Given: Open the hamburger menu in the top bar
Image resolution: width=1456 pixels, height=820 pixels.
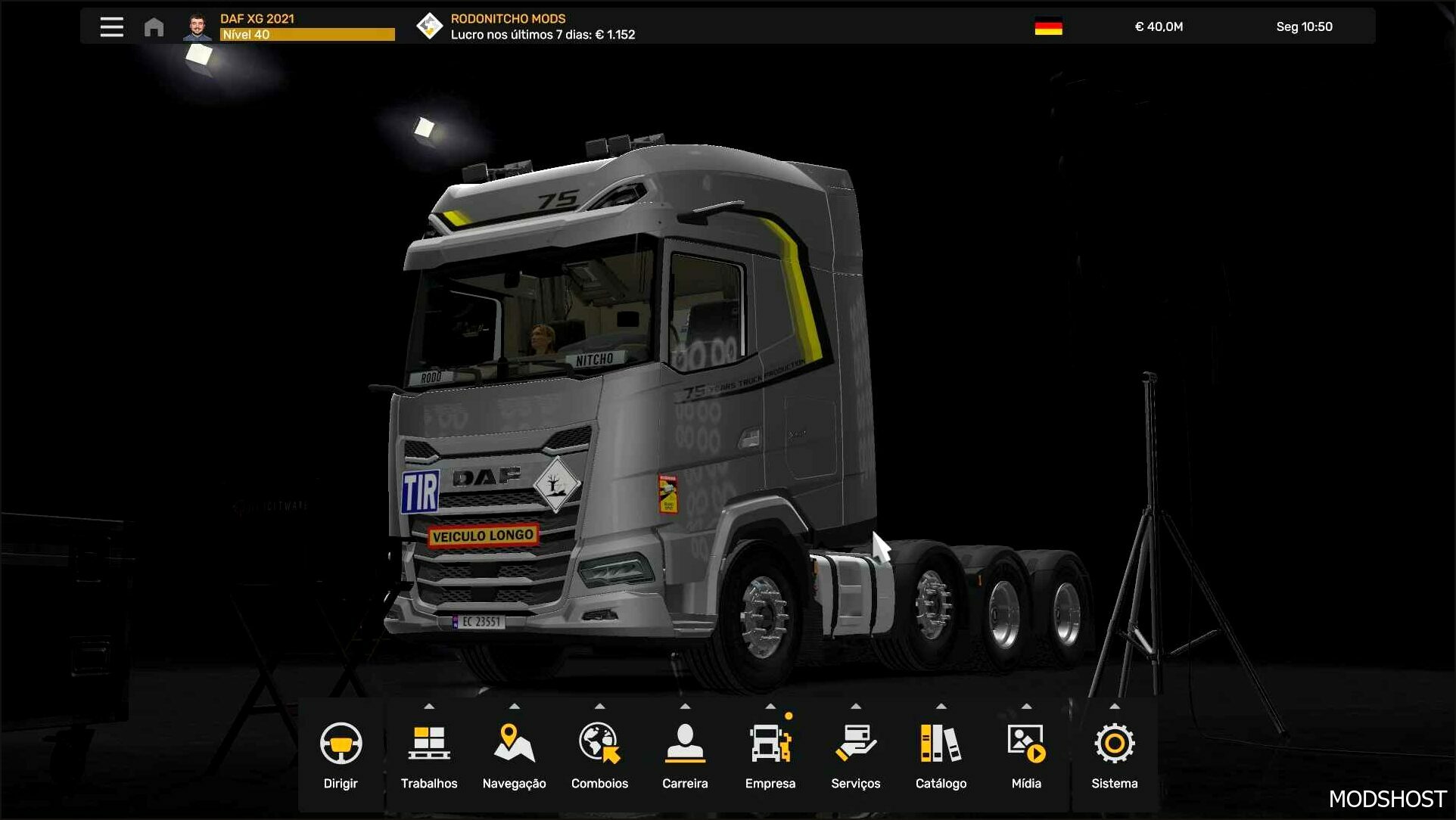Looking at the screenshot, I should tap(111, 27).
